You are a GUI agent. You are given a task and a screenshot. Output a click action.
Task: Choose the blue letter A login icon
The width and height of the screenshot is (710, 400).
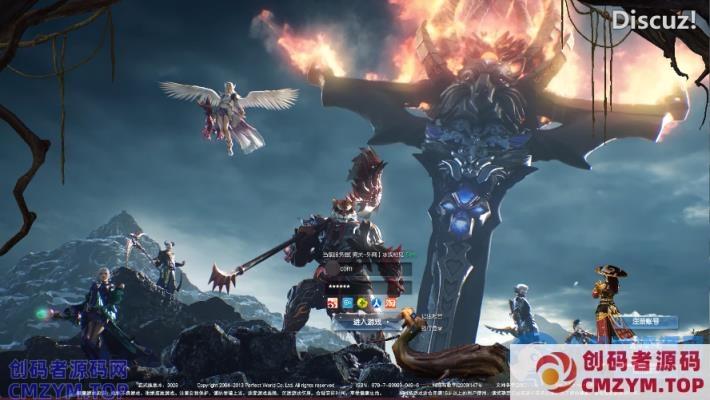(376, 303)
